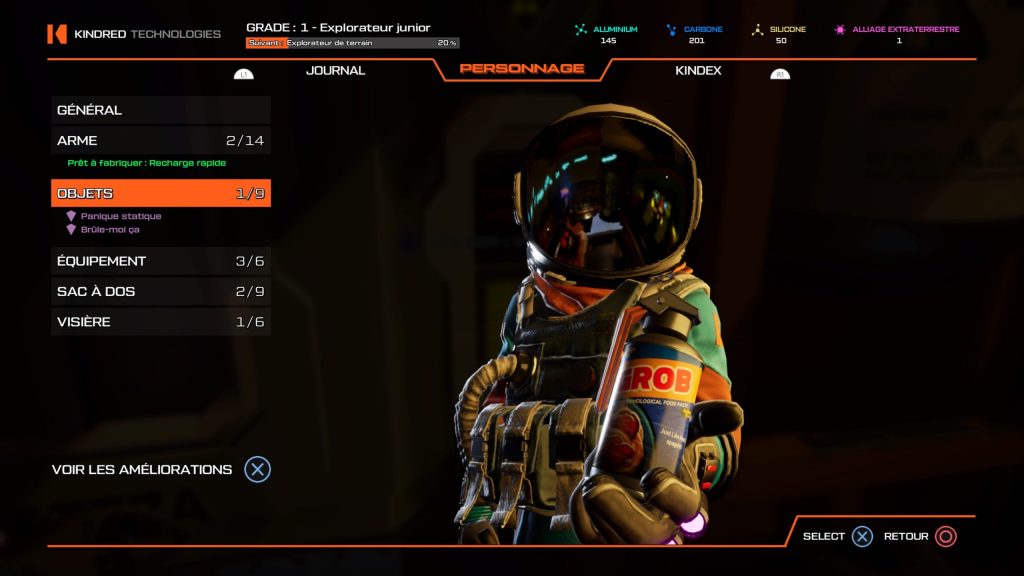
Task: Open the Général category
Action: pos(160,110)
